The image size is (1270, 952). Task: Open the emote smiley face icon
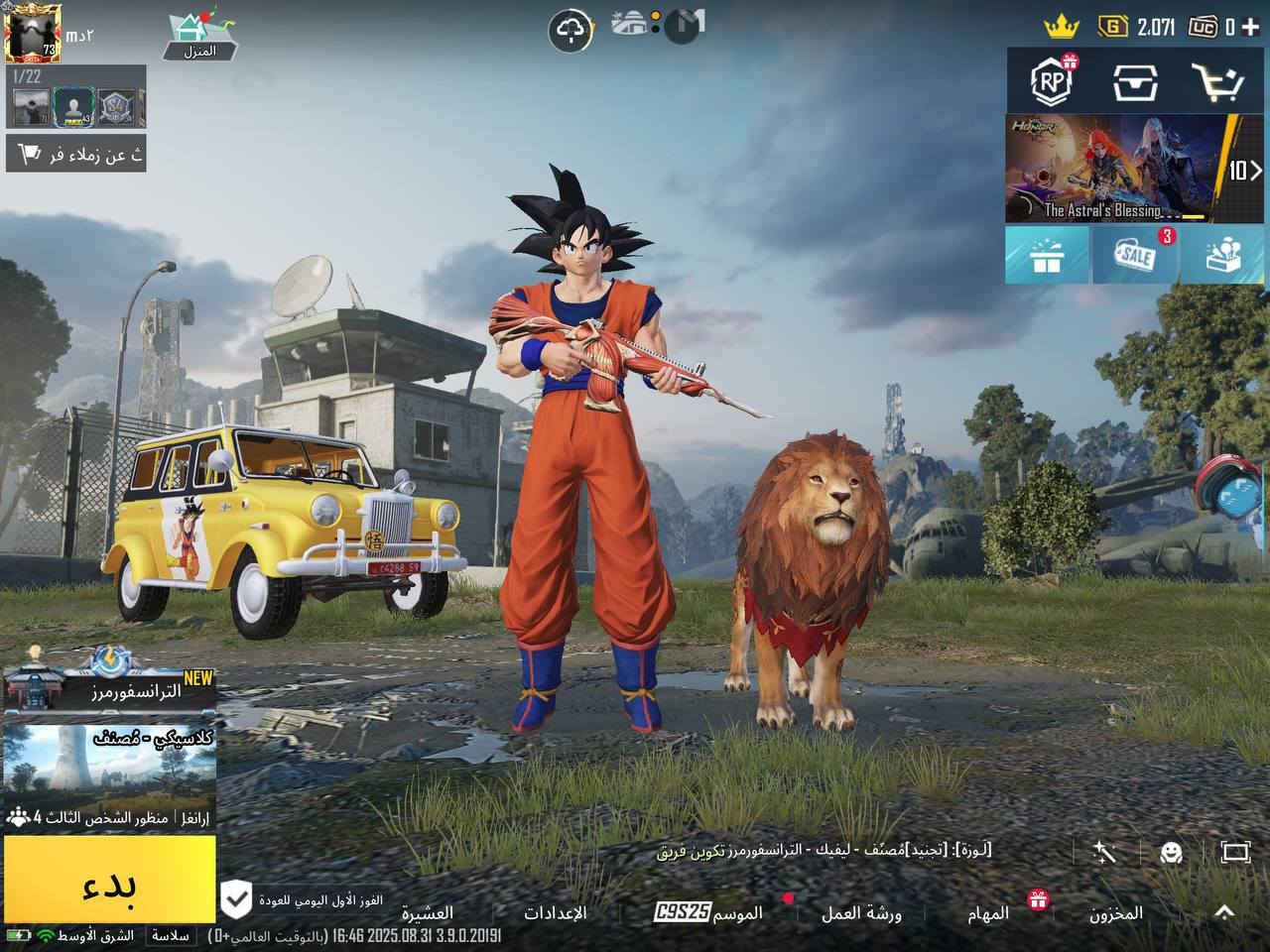click(x=1172, y=852)
